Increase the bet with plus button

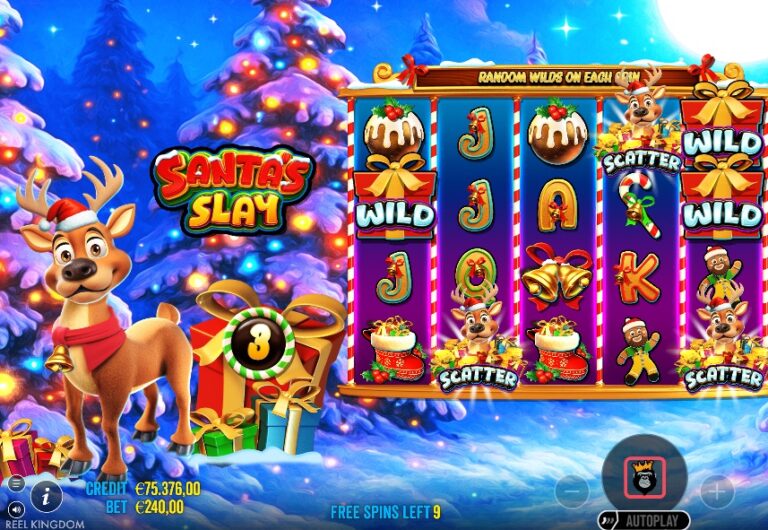[716, 491]
